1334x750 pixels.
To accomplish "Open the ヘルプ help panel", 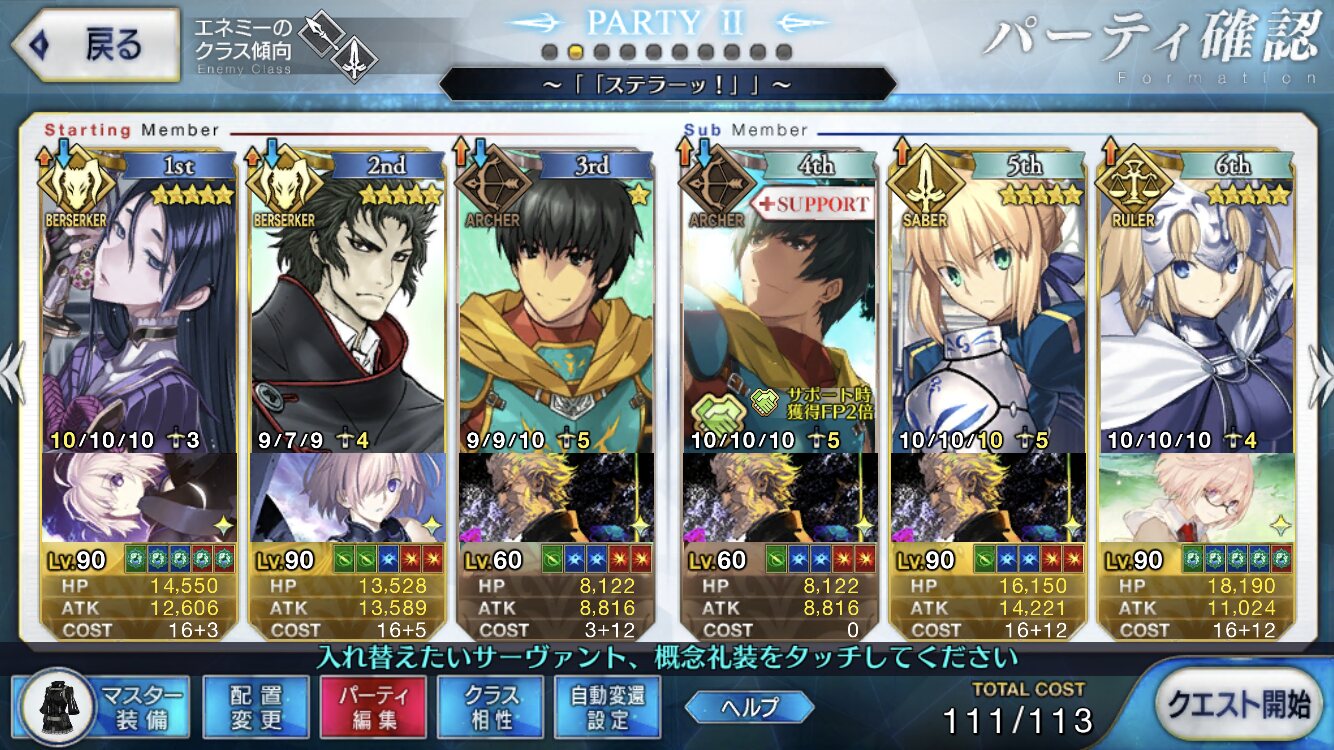I will (x=749, y=707).
